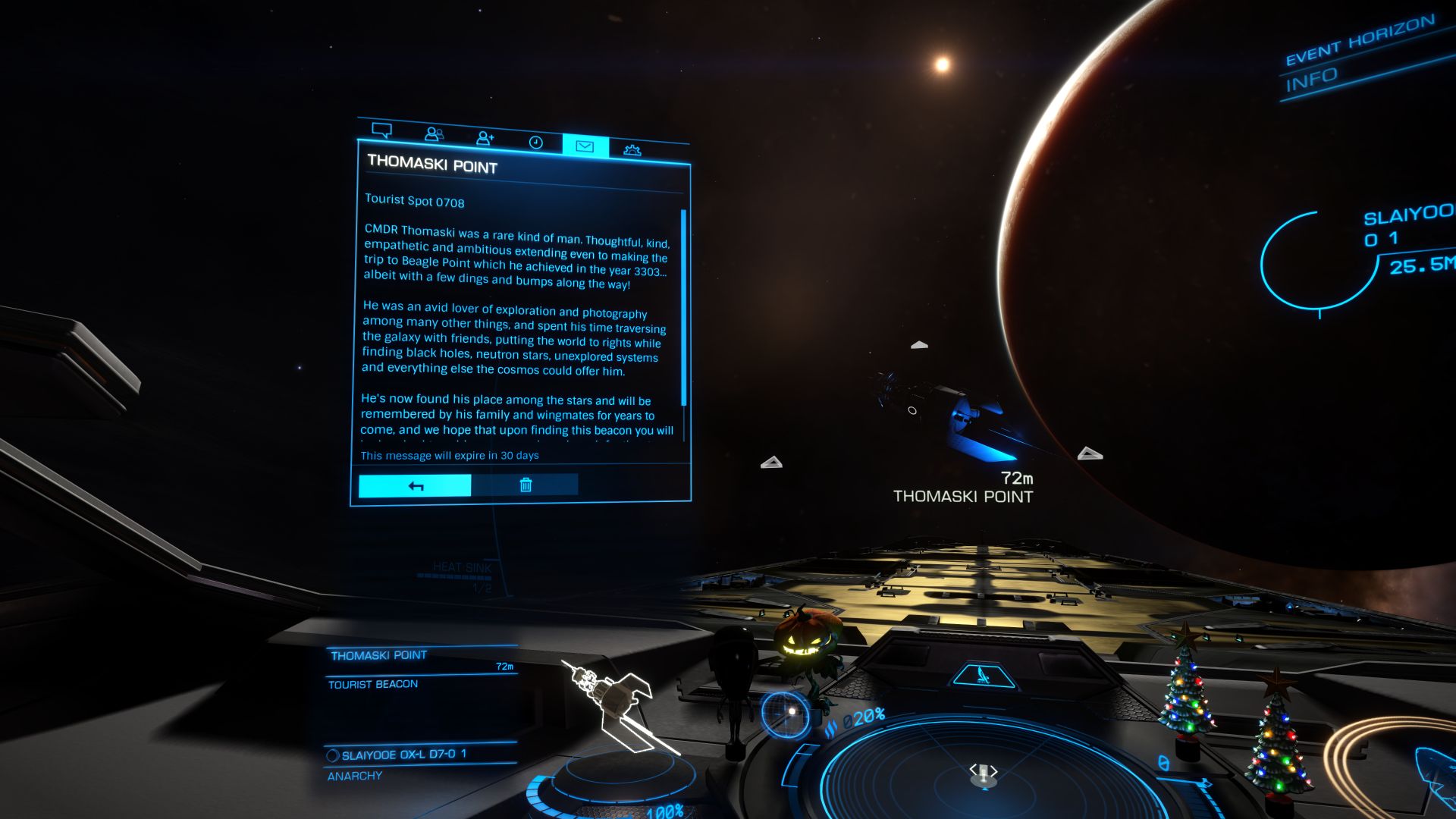The width and height of the screenshot is (1456, 819).
Task: Select the inbox envelope tab
Action: tap(585, 146)
